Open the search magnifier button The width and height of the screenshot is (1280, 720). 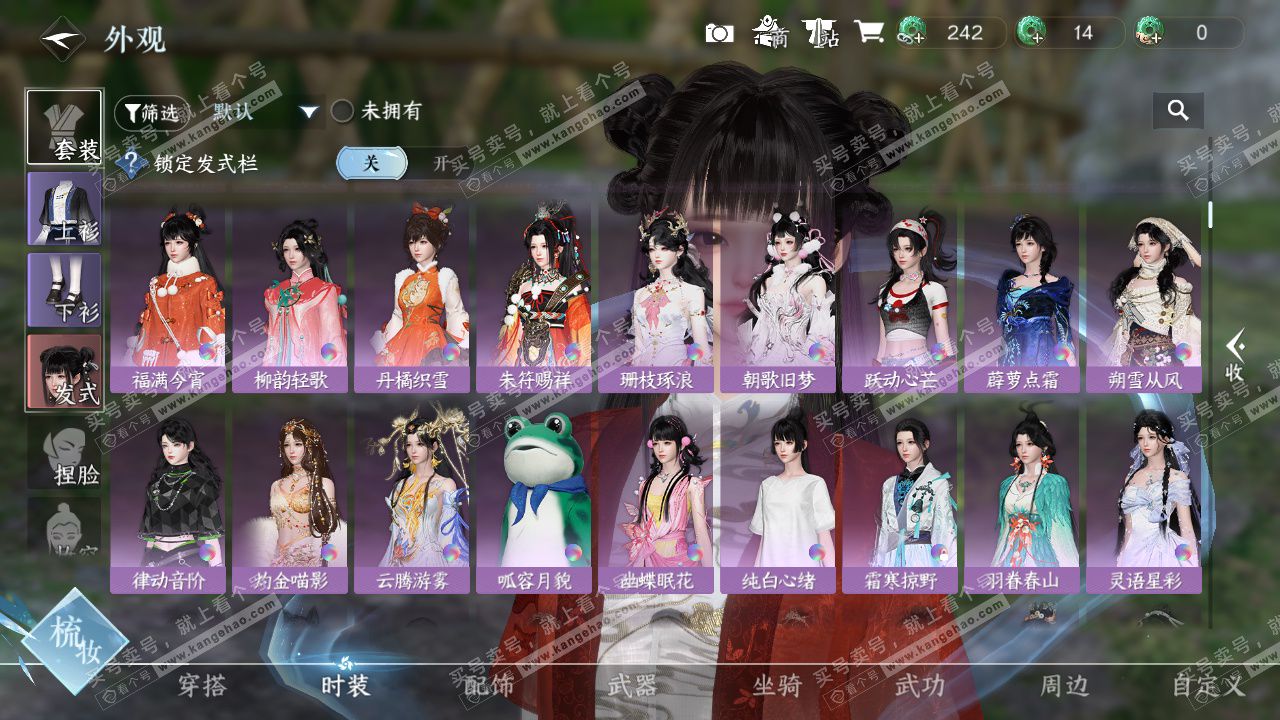click(1178, 111)
